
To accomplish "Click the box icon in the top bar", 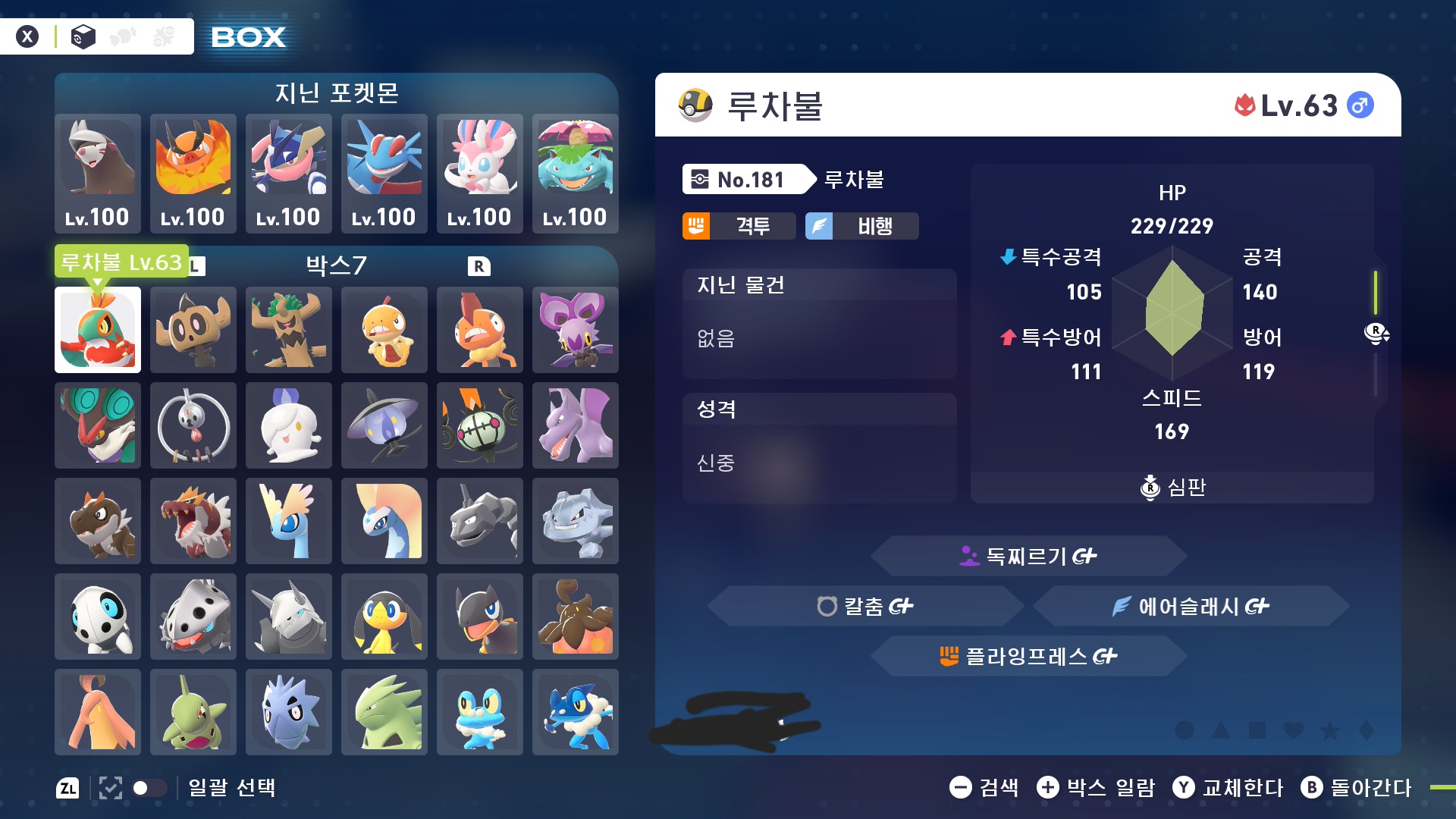I will coord(82,35).
